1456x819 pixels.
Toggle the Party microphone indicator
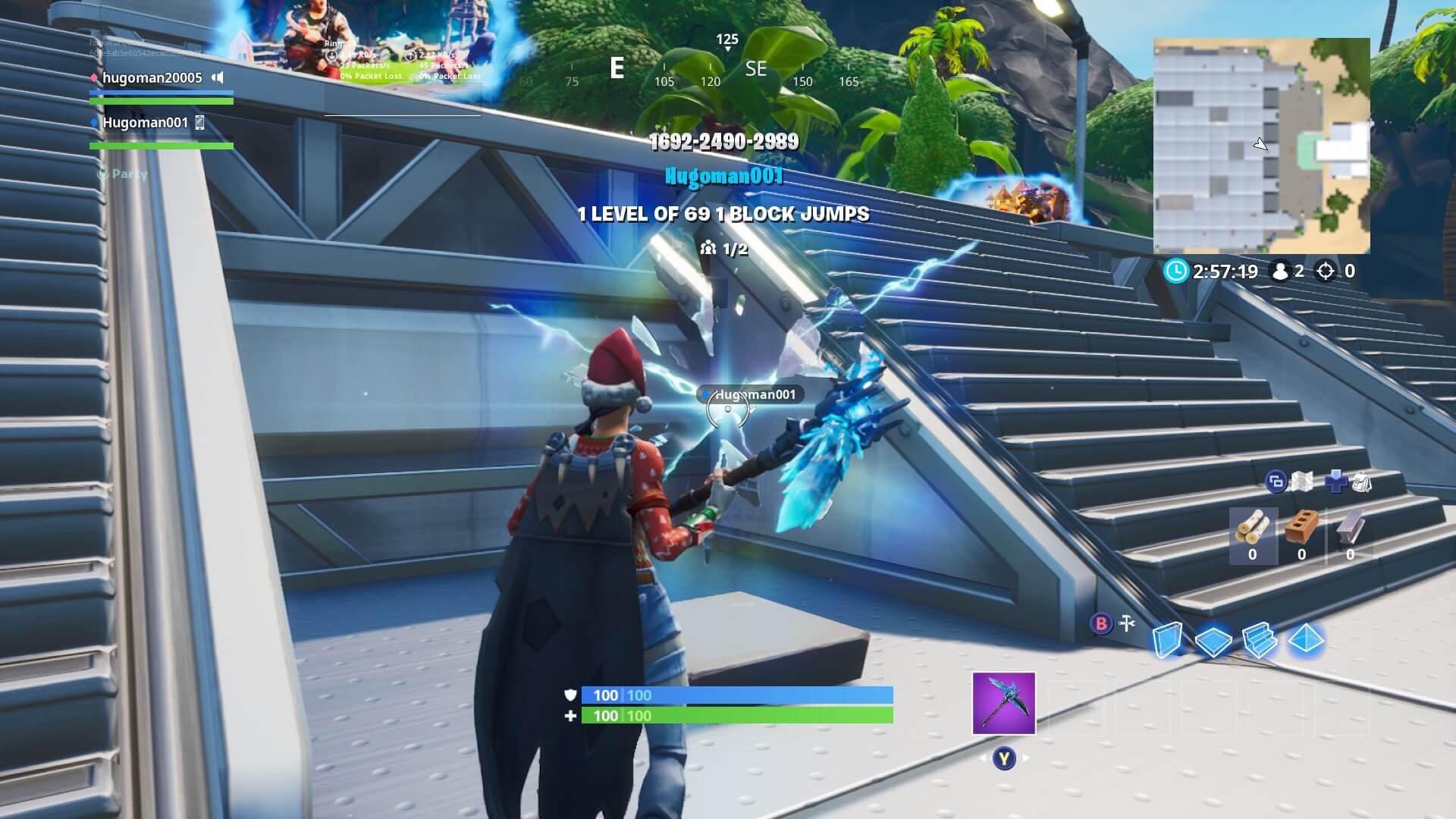click(x=103, y=173)
